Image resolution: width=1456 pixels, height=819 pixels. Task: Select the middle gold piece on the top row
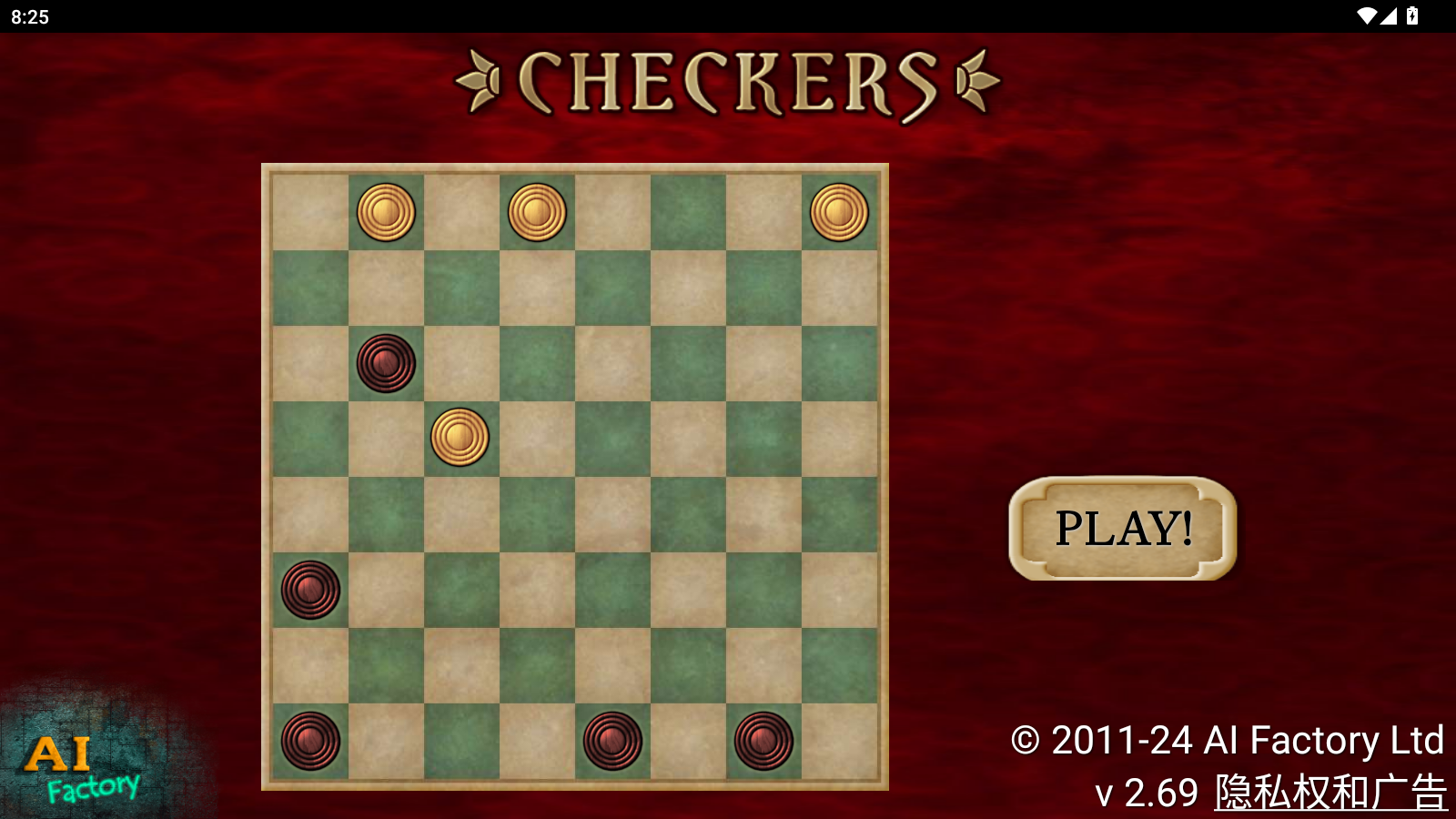536,211
